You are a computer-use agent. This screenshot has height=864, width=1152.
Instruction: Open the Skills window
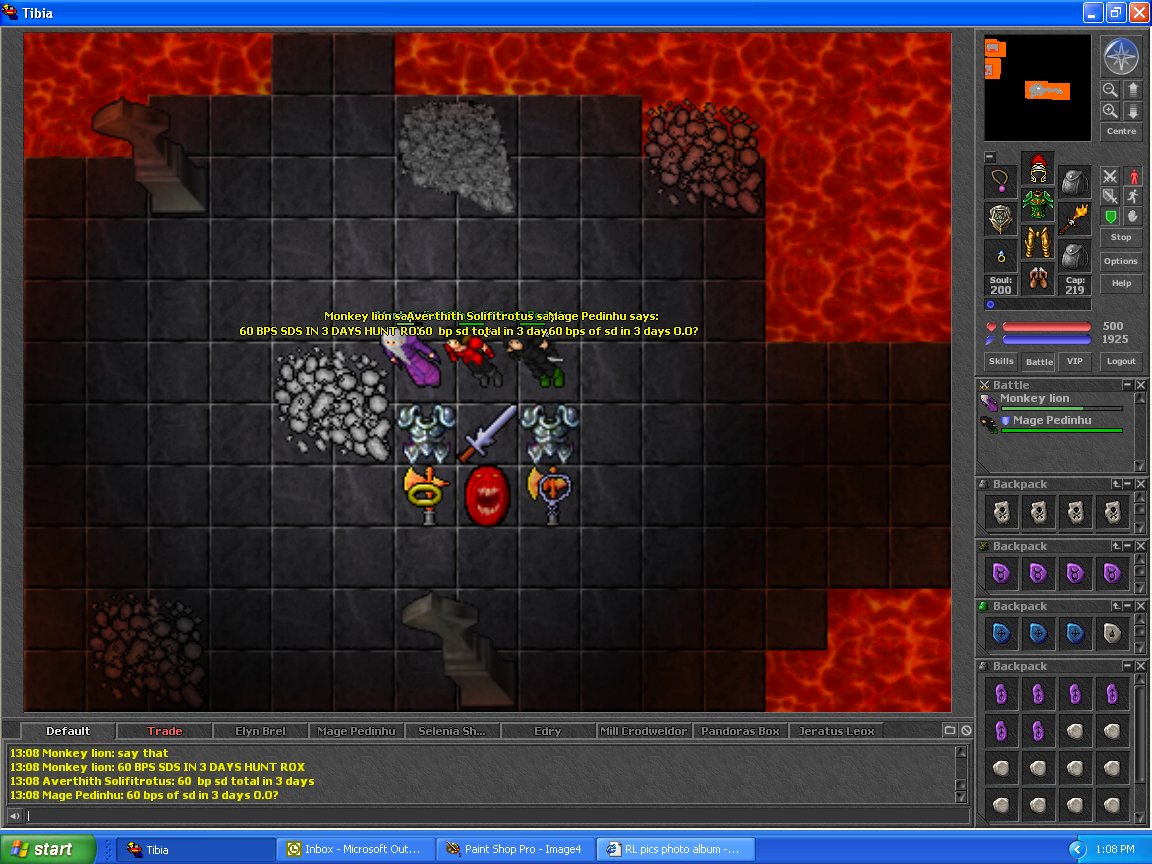[1001, 361]
